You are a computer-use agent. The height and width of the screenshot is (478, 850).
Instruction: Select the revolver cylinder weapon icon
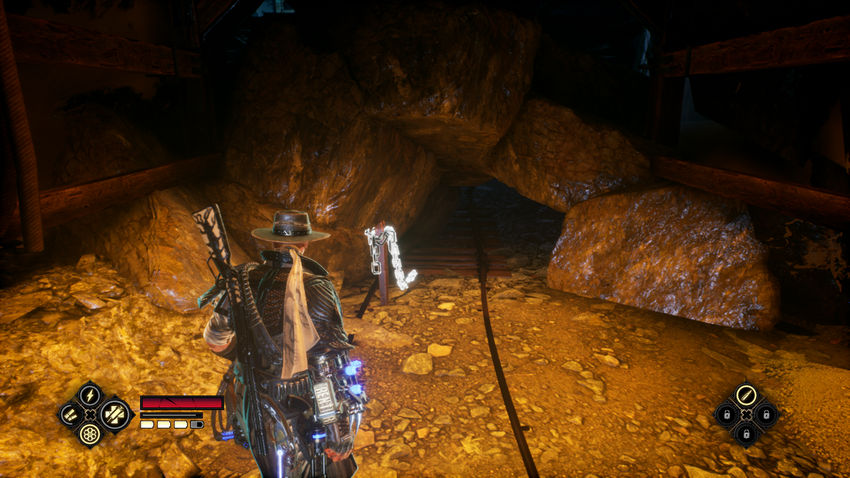click(90, 434)
